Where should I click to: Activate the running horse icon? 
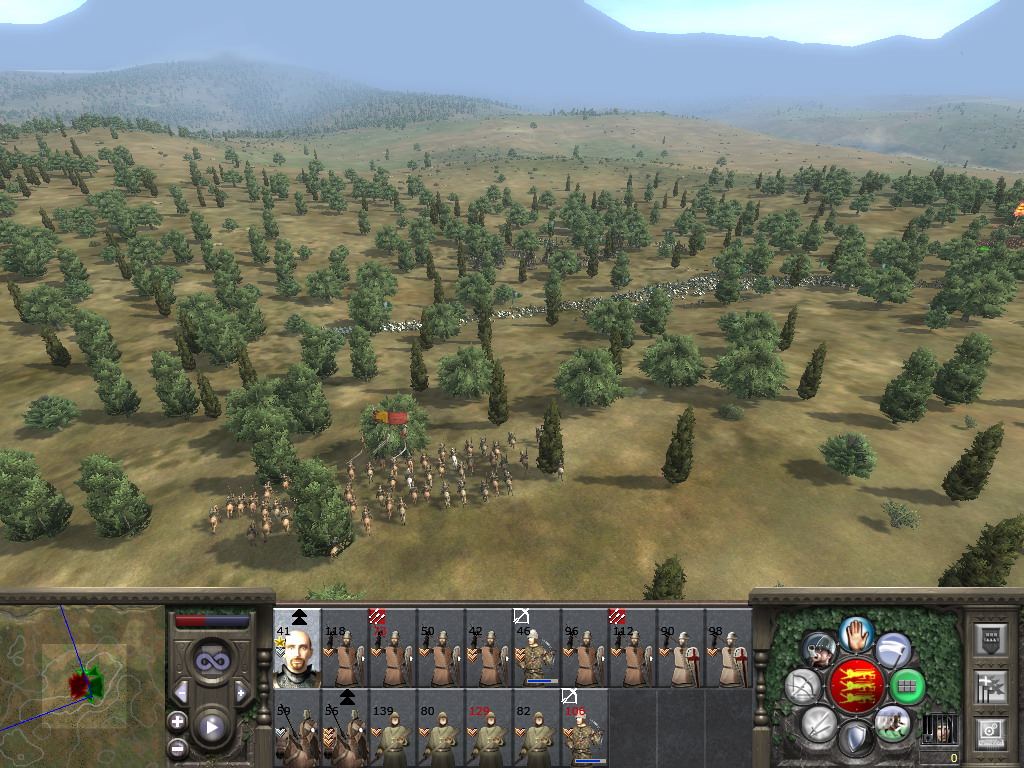[891, 723]
